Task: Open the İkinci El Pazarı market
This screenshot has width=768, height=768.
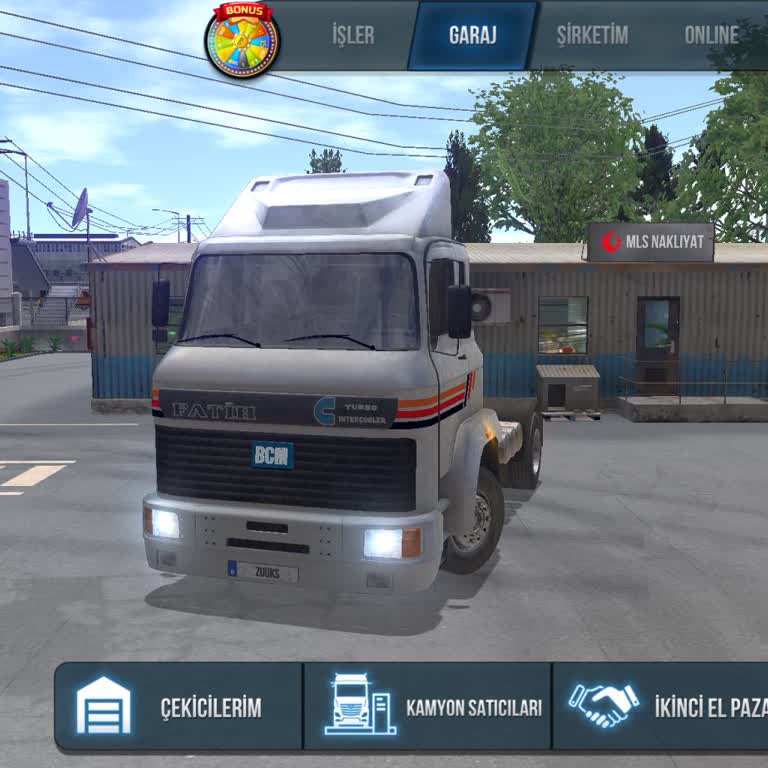Action: click(661, 706)
